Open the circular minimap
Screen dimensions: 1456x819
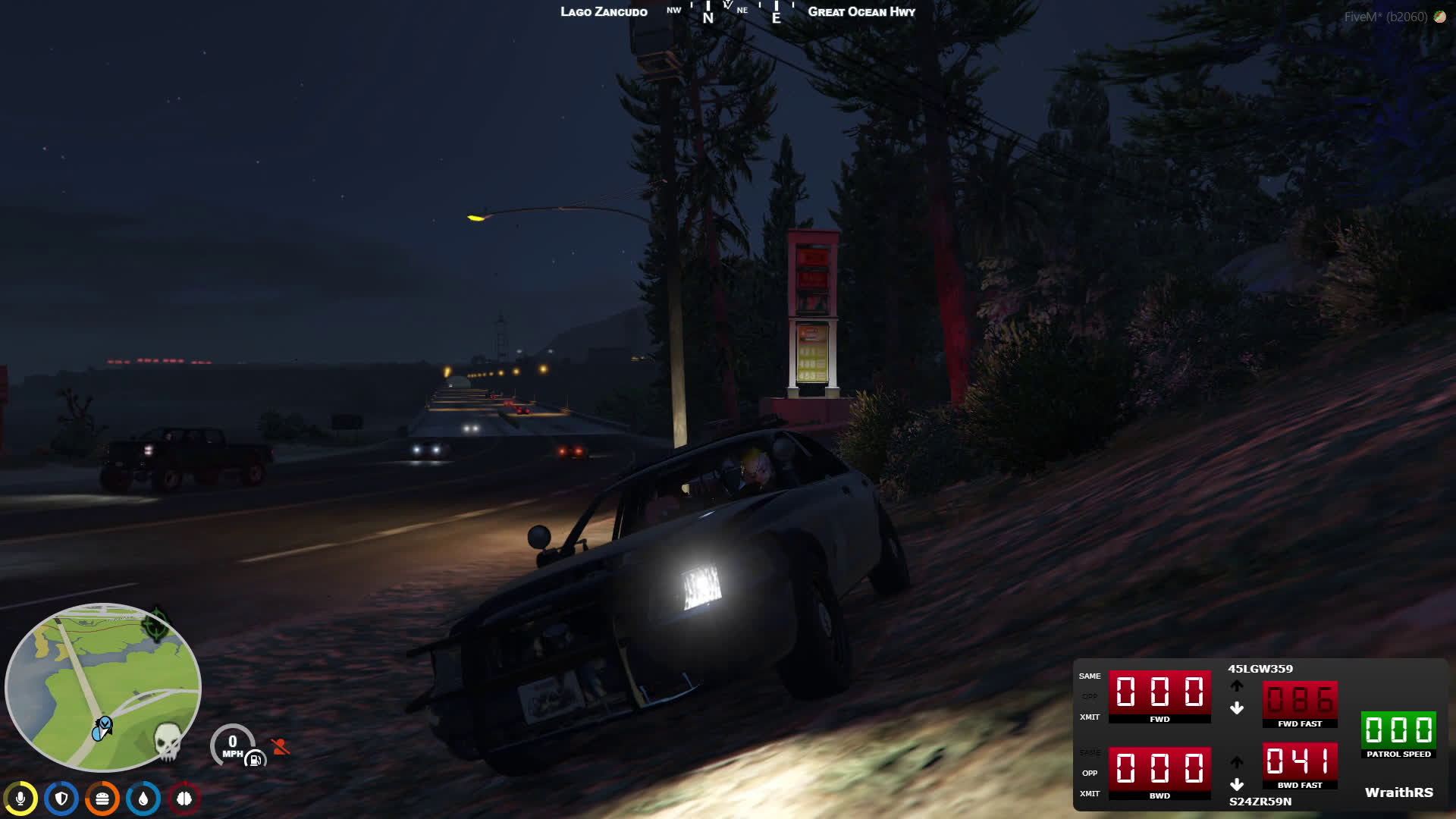click(102, 686)
